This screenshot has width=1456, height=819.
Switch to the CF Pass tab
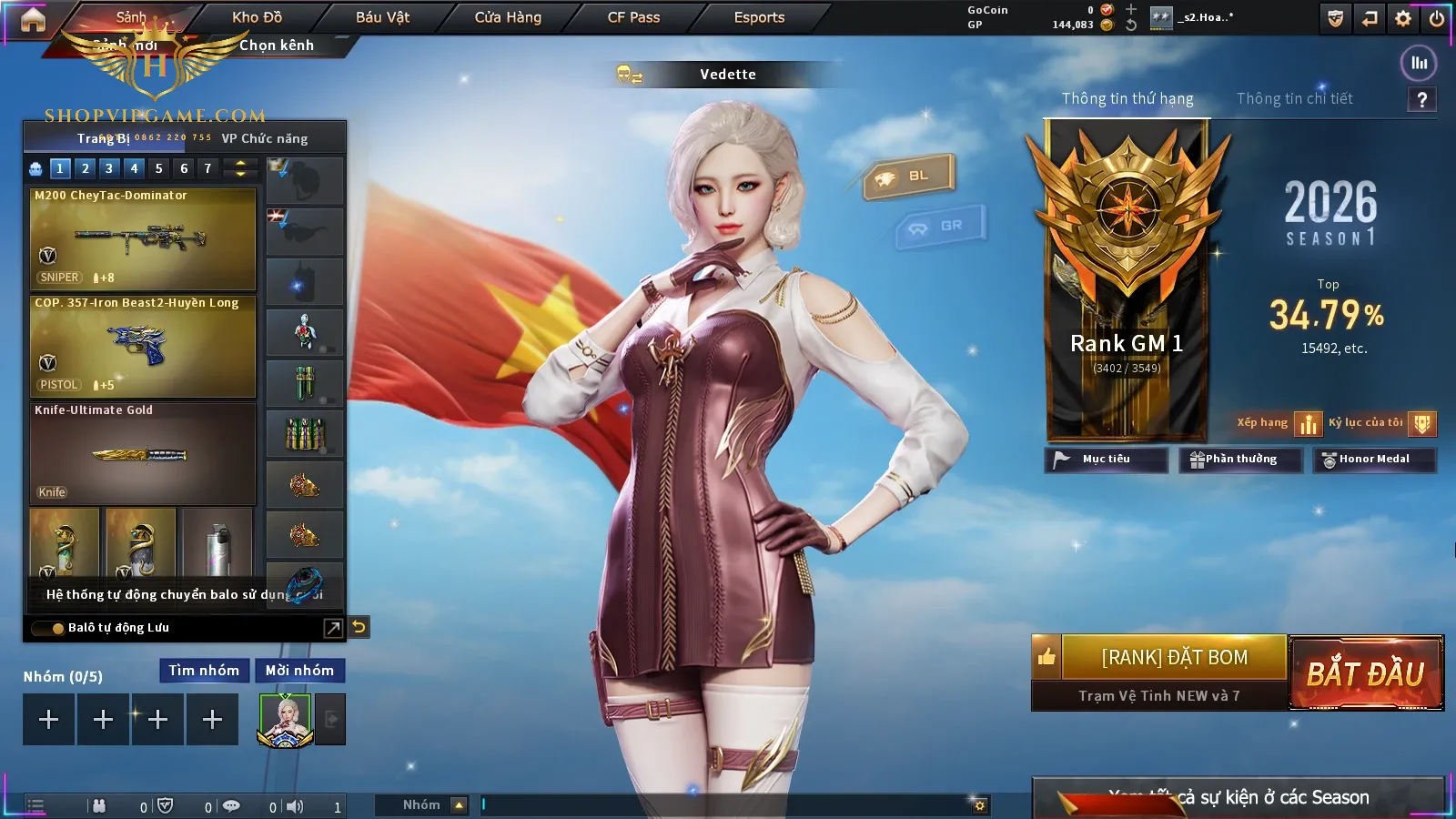pos(633,17)
